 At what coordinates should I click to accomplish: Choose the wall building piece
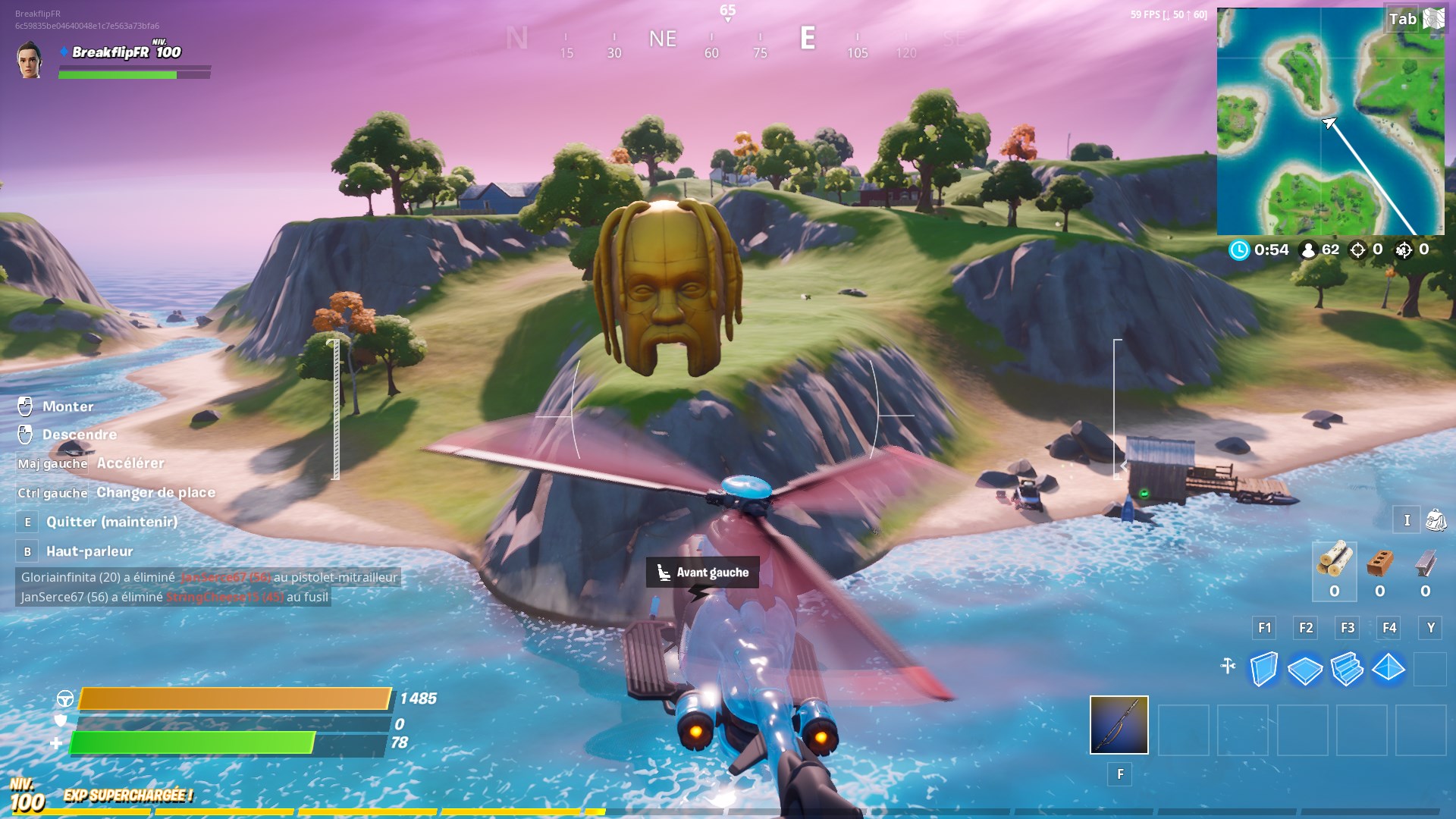[x=1263, y=669]
